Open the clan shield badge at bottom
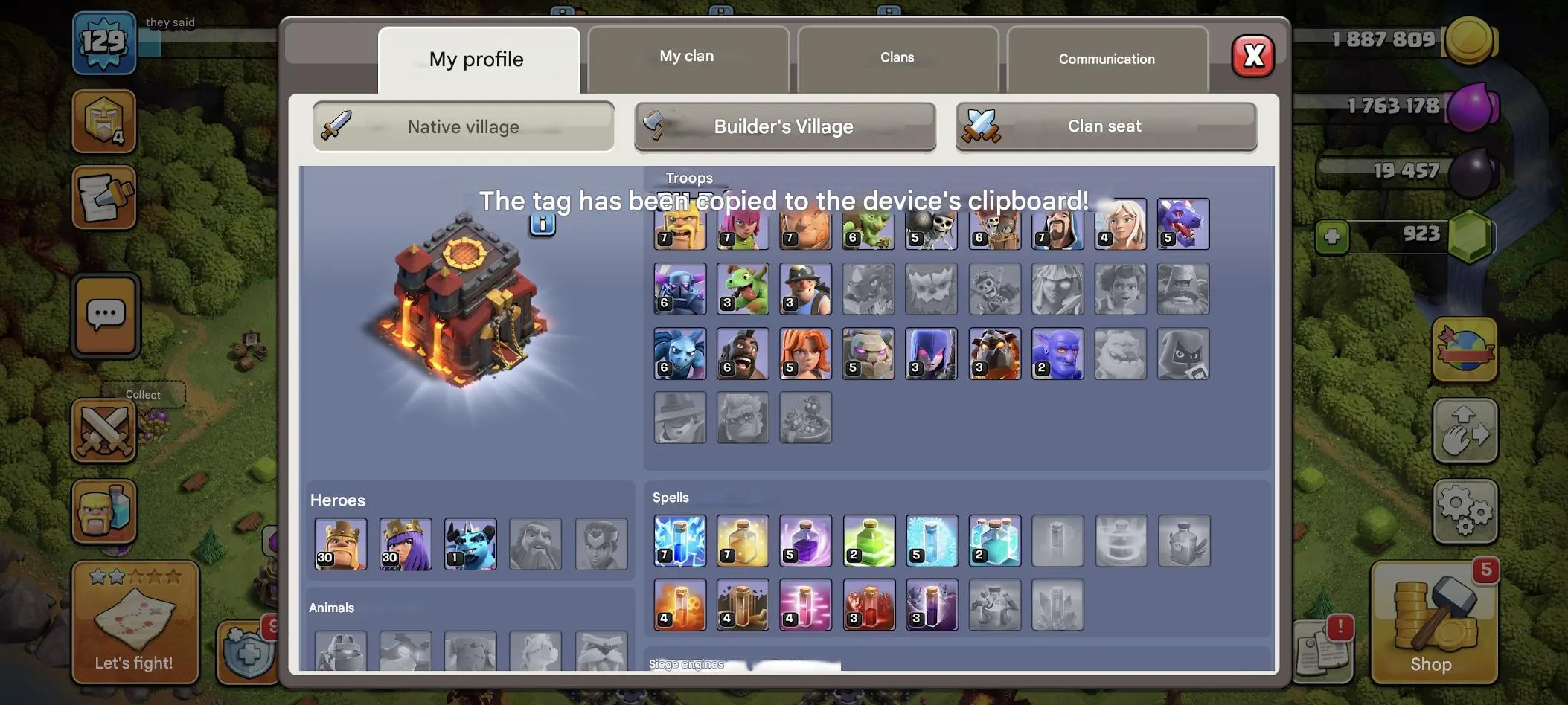This screenshot has width=1568, height=705. 246,654
